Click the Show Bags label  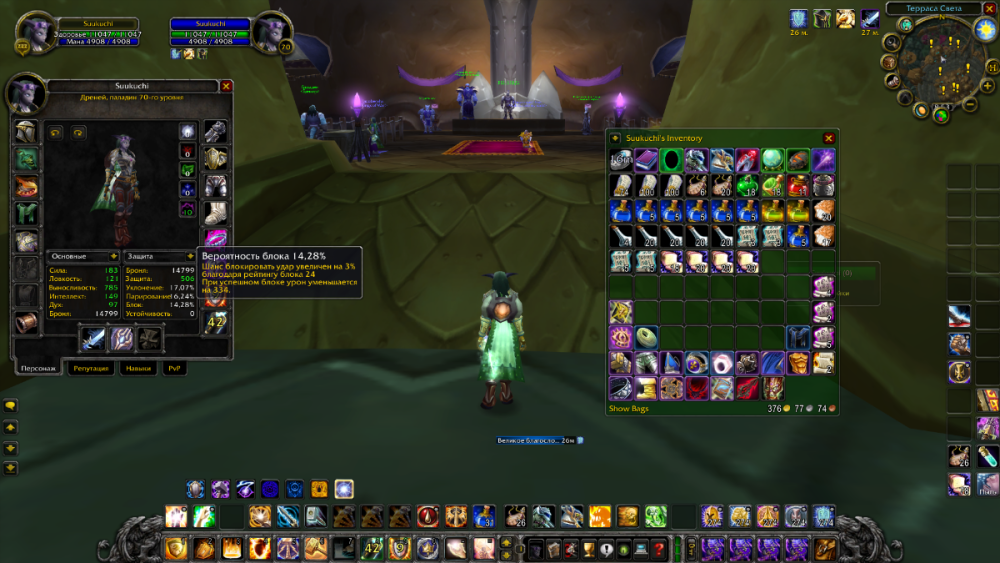[x=632, y=409]
